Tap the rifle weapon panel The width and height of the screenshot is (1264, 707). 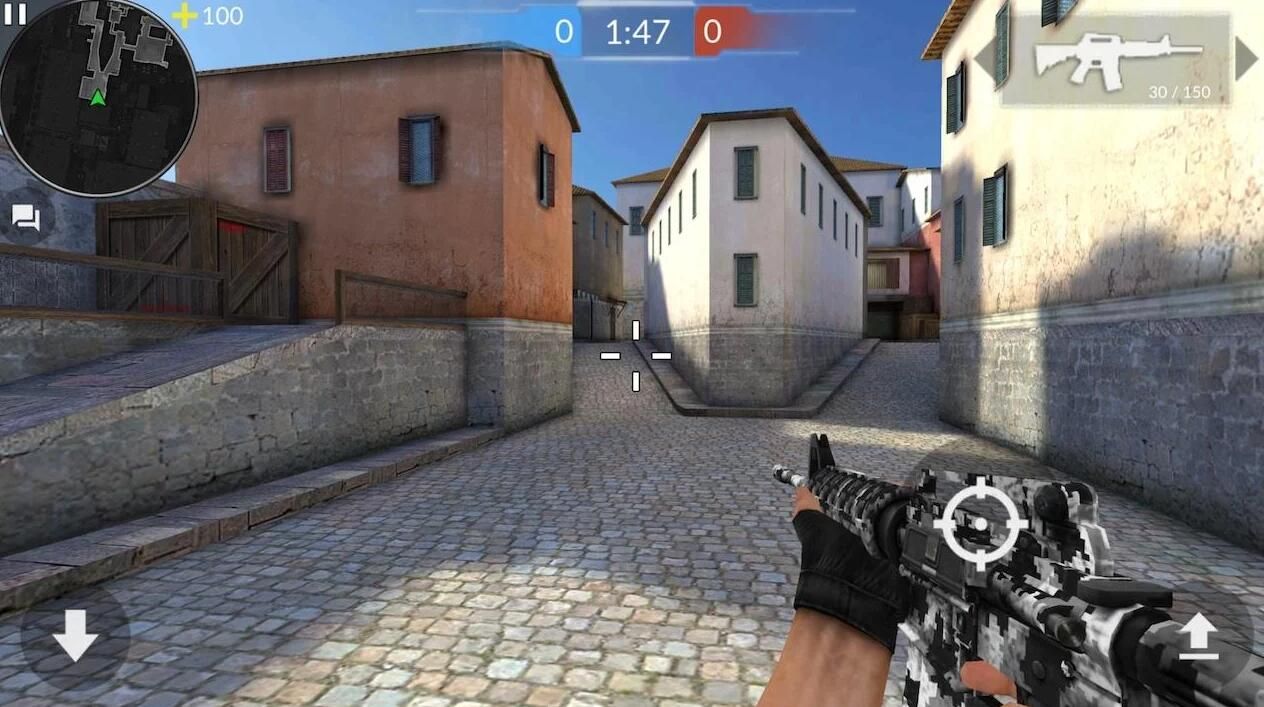(x=1116, y=60)
